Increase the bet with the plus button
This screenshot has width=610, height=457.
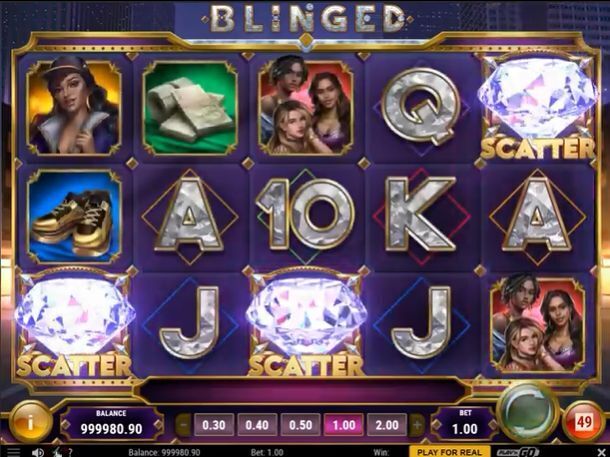tap(418, 425)
